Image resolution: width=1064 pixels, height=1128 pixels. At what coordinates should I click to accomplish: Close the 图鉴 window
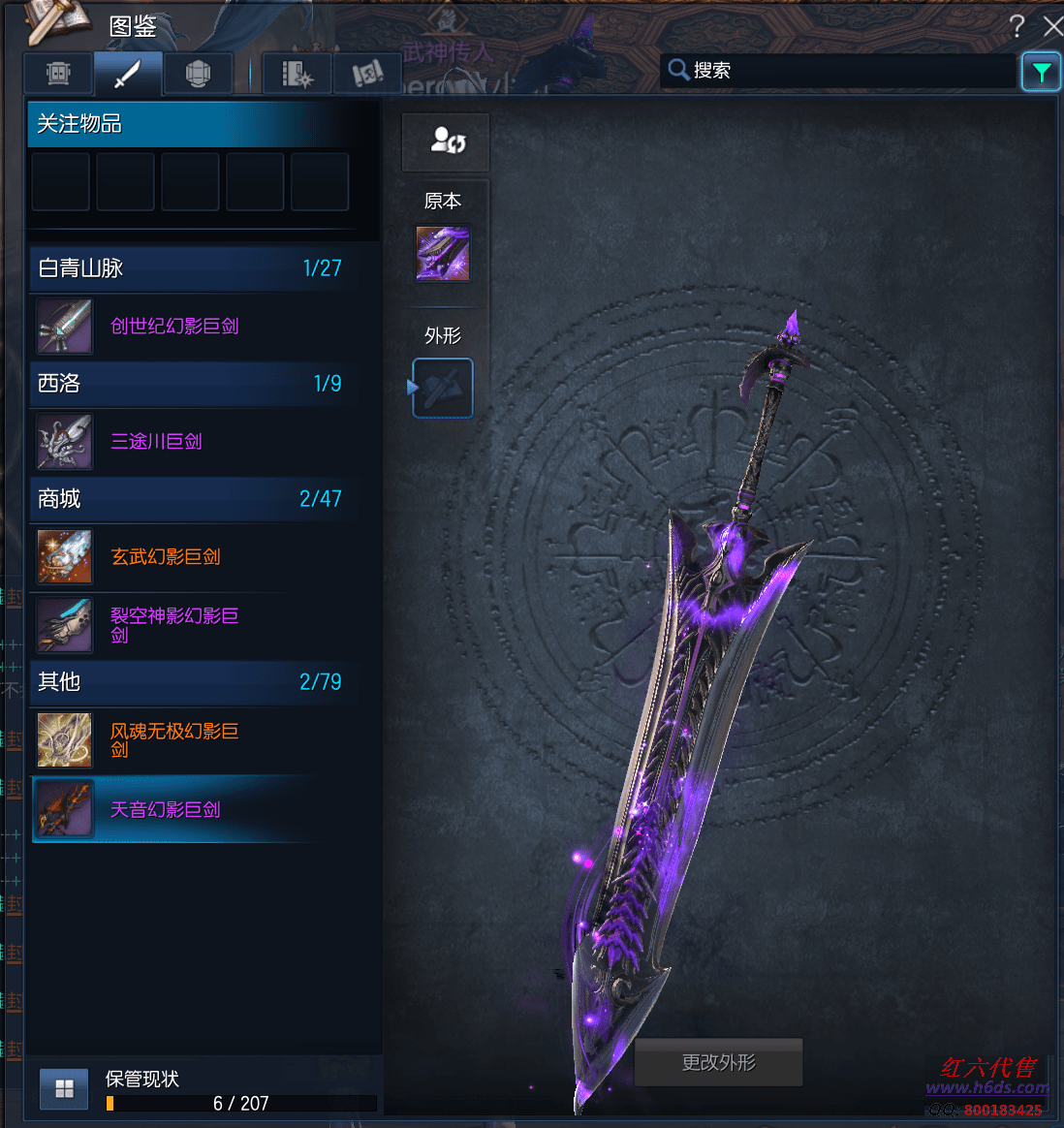pyautogui.click(x=1052, y=26)
